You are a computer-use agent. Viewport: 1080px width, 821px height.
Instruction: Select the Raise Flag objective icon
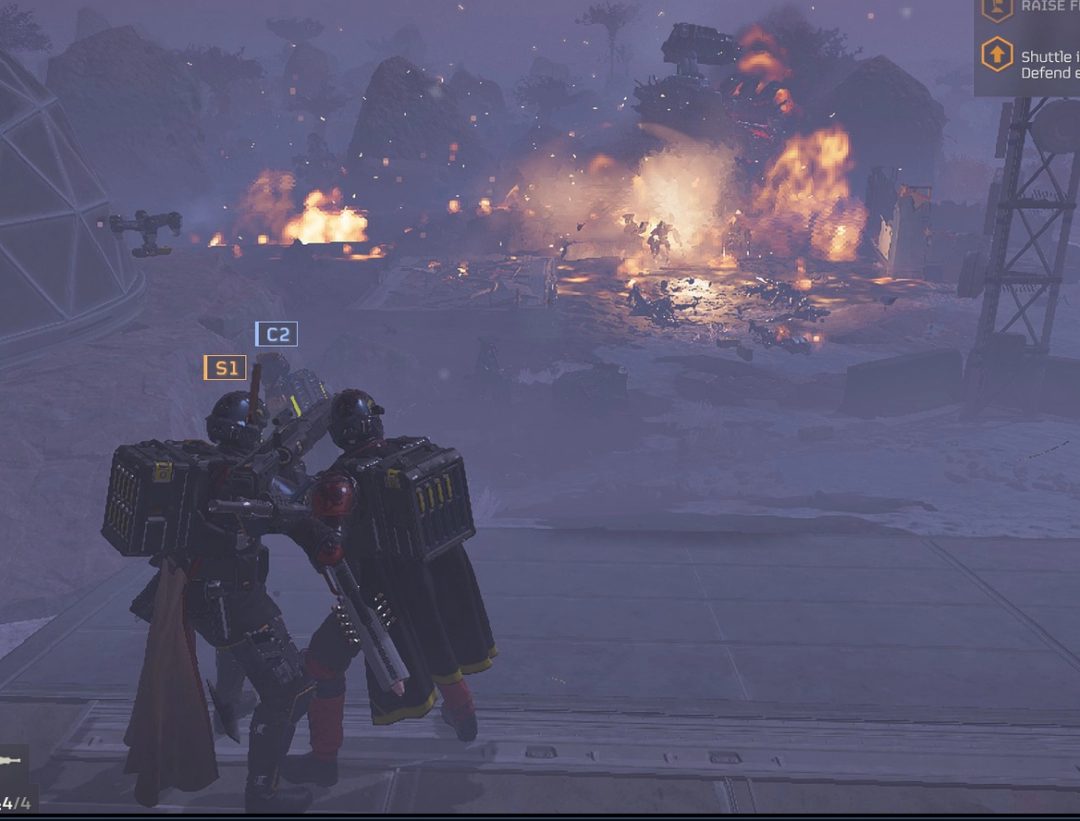[x=997, y=9]
